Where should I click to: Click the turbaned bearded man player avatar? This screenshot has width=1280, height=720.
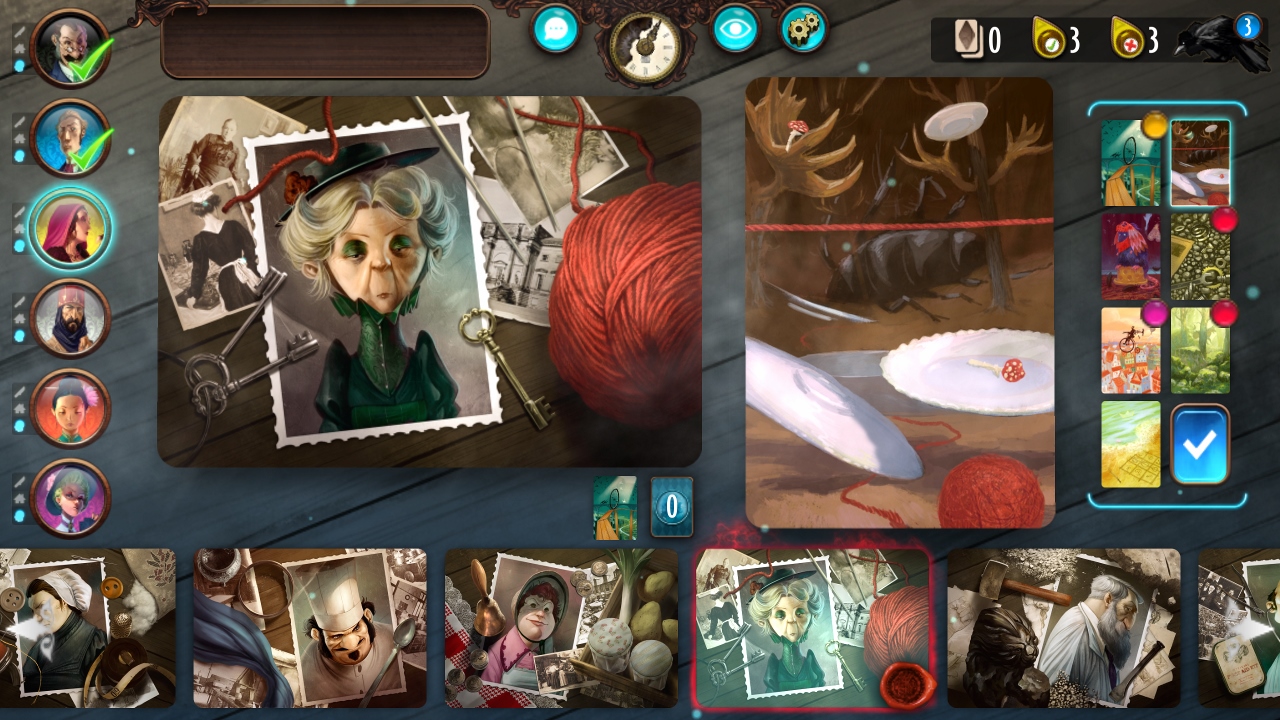pyautogui.click(x=70, y=318)
